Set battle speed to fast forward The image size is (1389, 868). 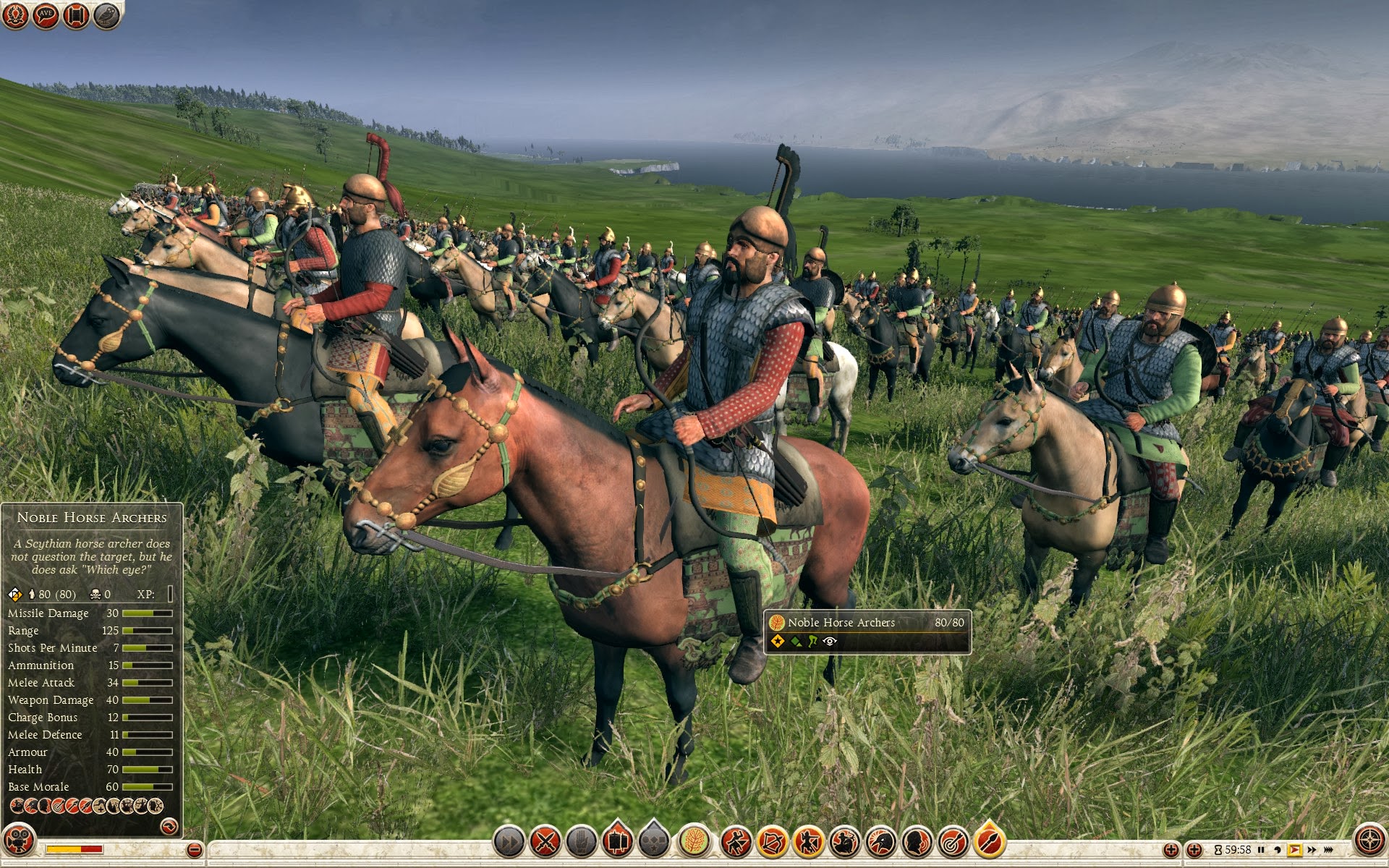coord(1312,850)
